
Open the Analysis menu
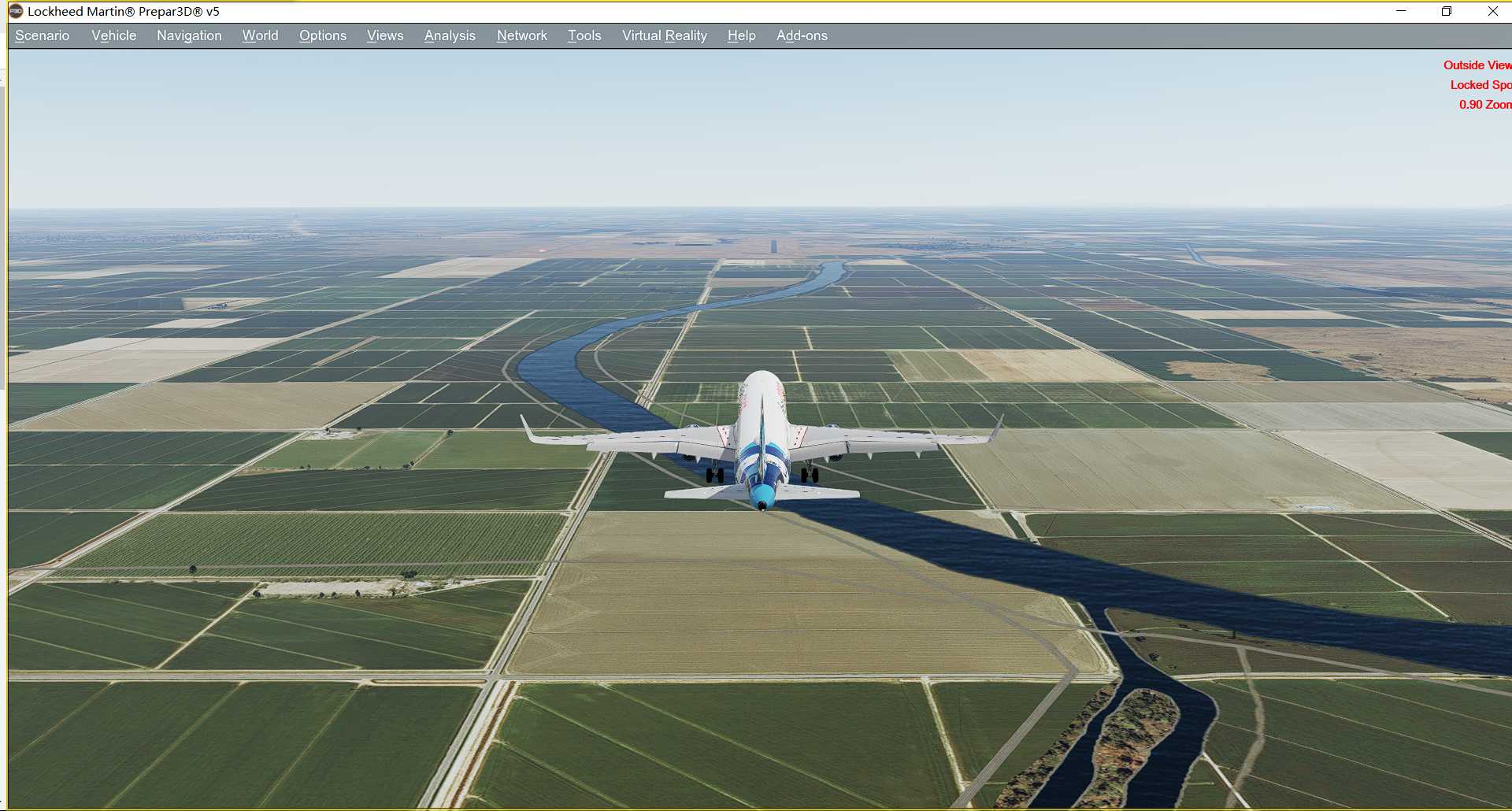coord(449,35)
